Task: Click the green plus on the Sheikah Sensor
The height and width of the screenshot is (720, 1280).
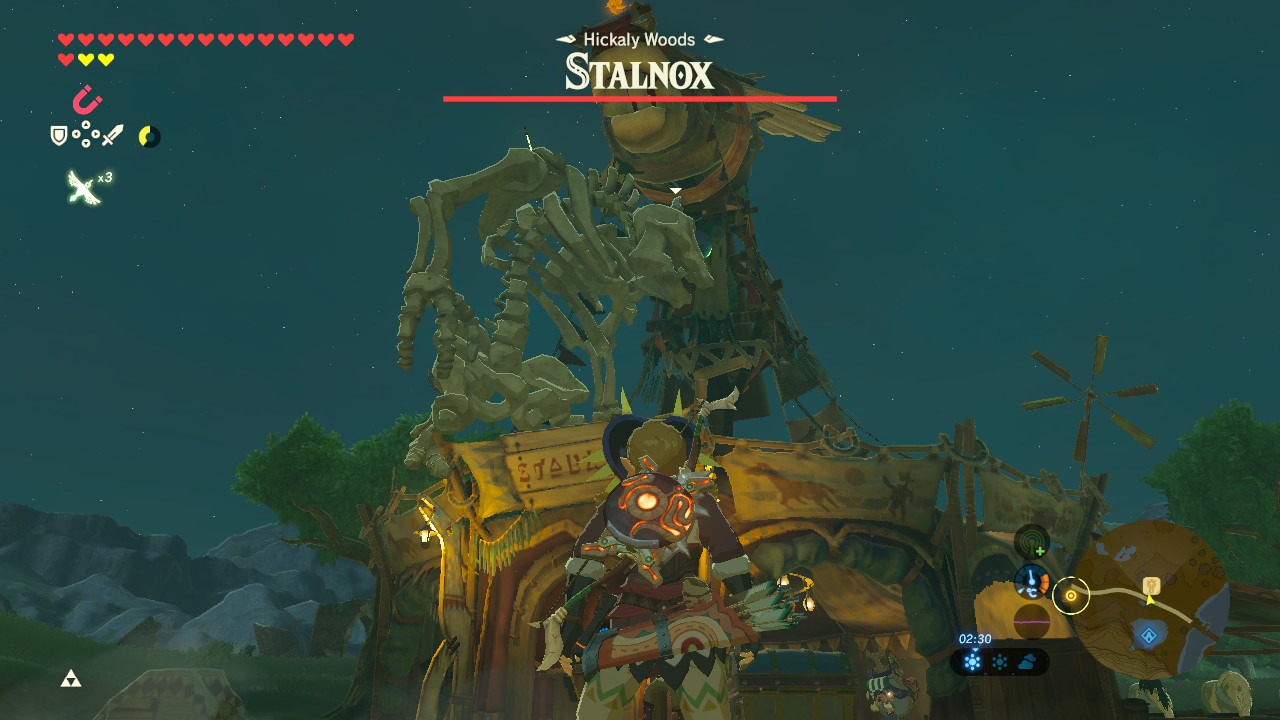Action: [x=1039, y=550]
